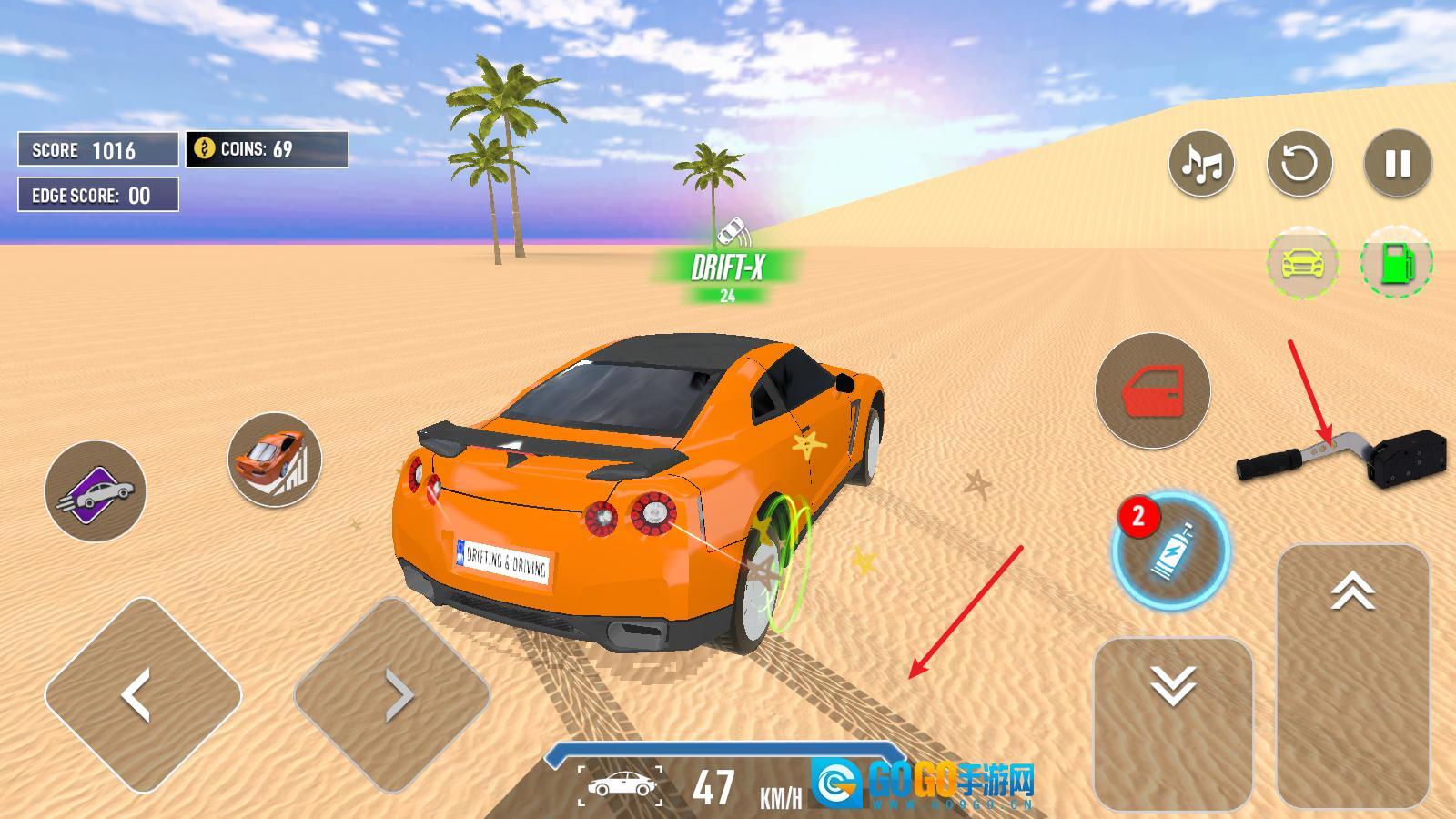This screenshot has height=819, width=1456.
Task: Pause the game
Action: click(x=1398, y=164)
